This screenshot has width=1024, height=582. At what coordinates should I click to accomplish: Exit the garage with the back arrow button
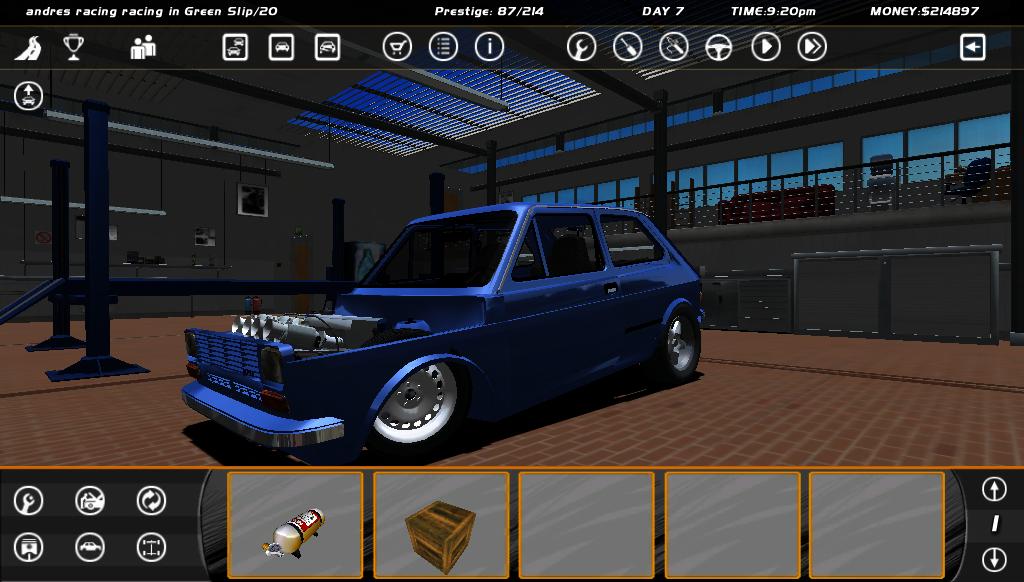click(972, 47)
